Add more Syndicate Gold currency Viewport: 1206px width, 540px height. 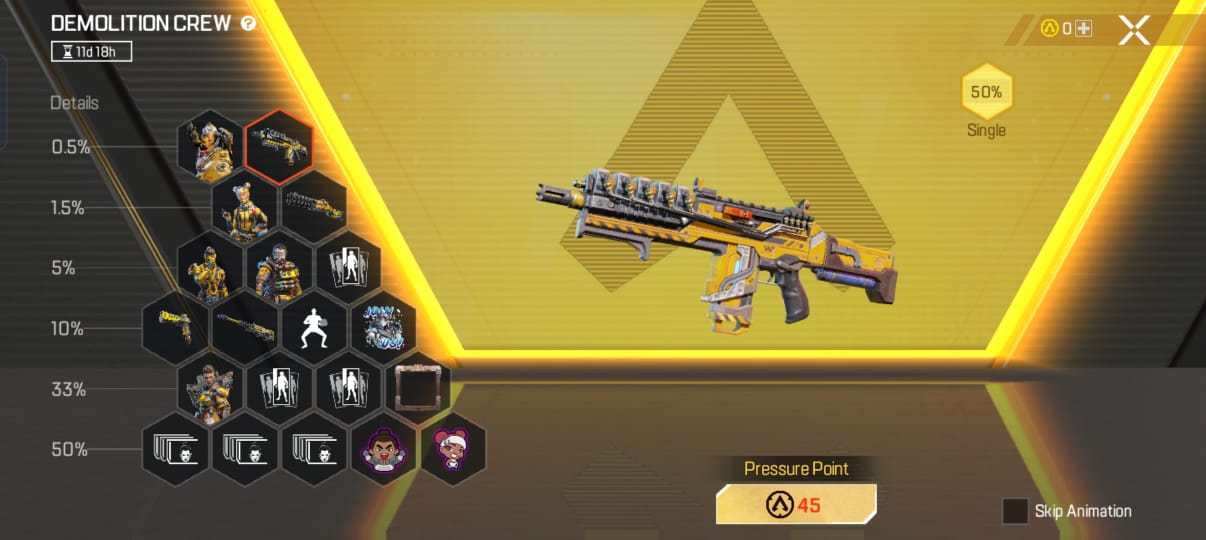[x=1083, y=29]
